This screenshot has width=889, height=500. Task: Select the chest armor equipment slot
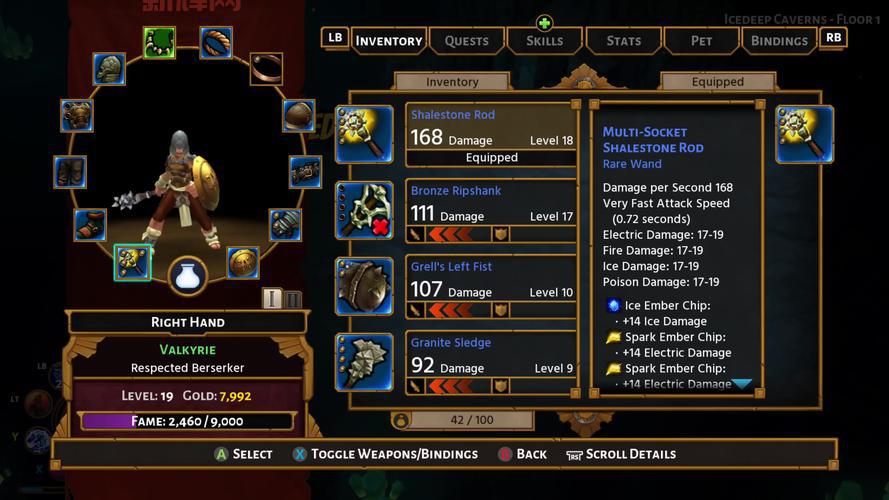click(x=77, y=115)
